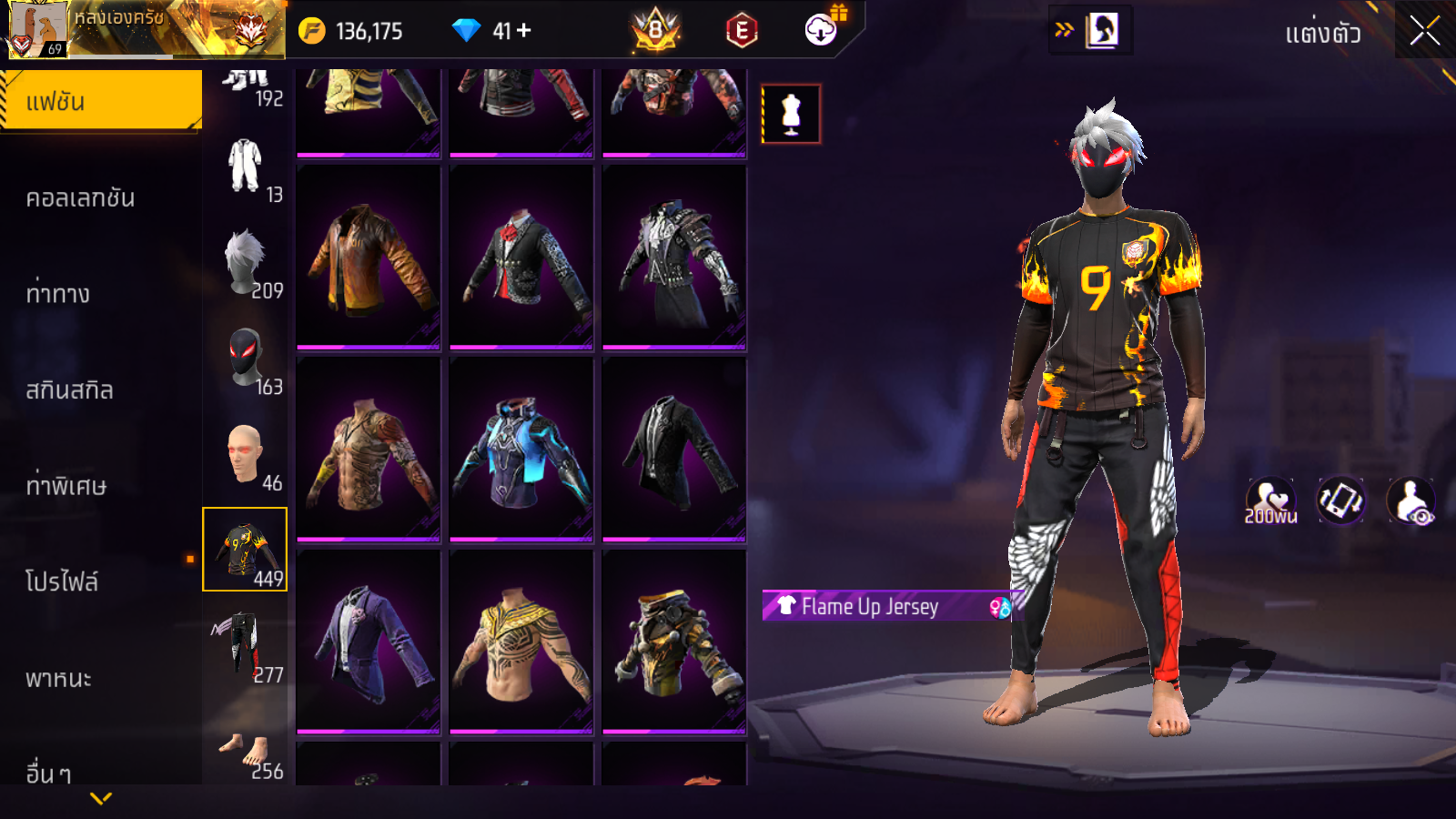Open the bald head face category
This screenshot has width=1456, height=819.
pos(245,455)
